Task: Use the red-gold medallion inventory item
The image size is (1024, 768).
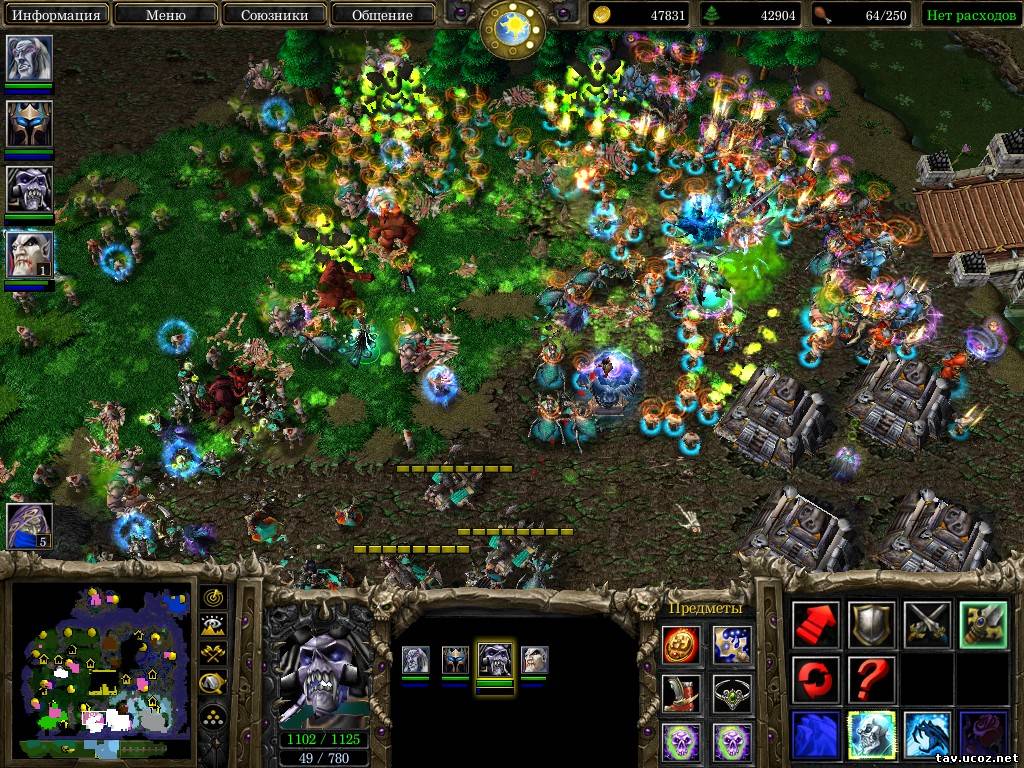Action: (x=682, y=645)
